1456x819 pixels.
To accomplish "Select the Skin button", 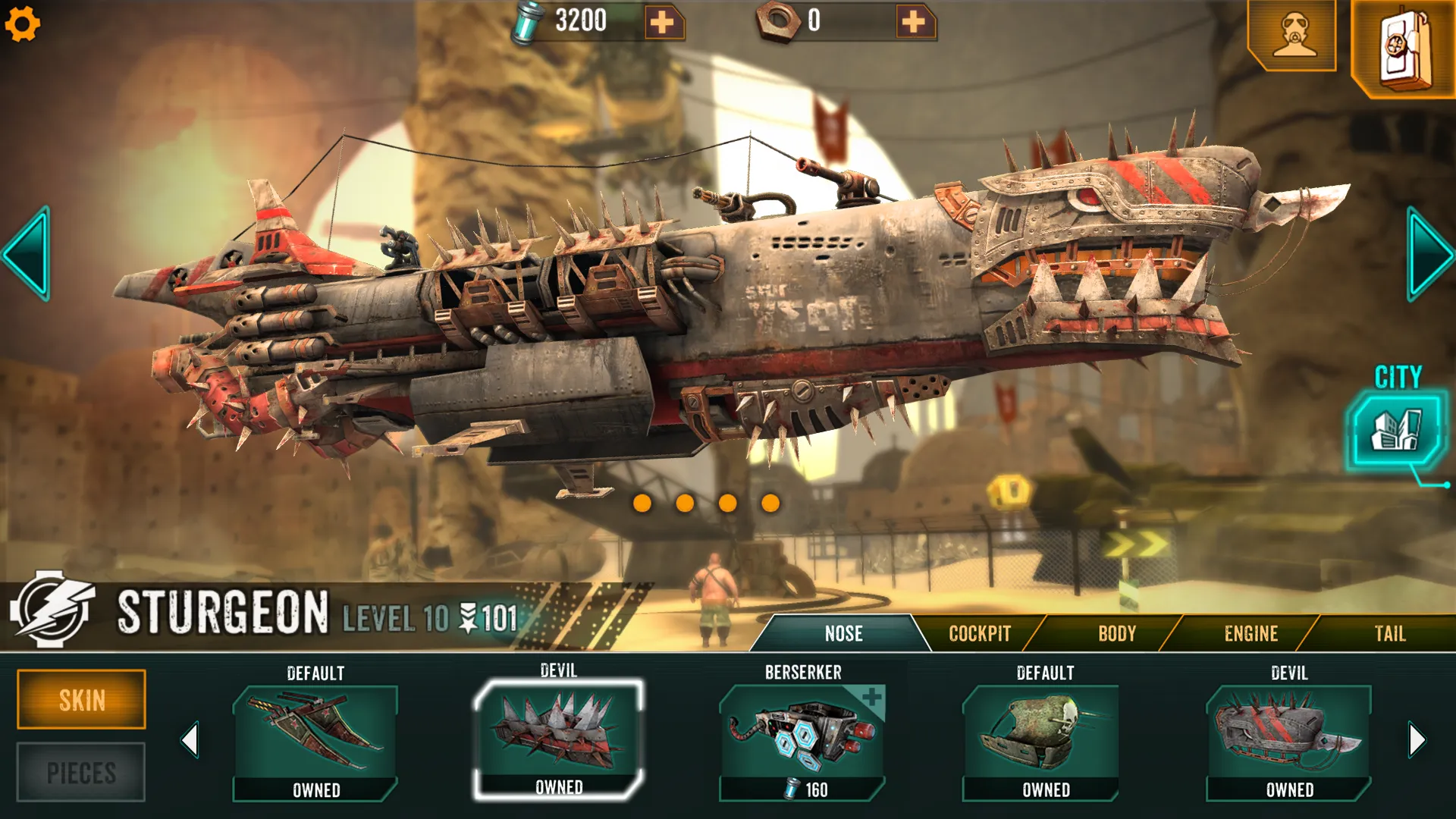I will click(x=82, y=699).
